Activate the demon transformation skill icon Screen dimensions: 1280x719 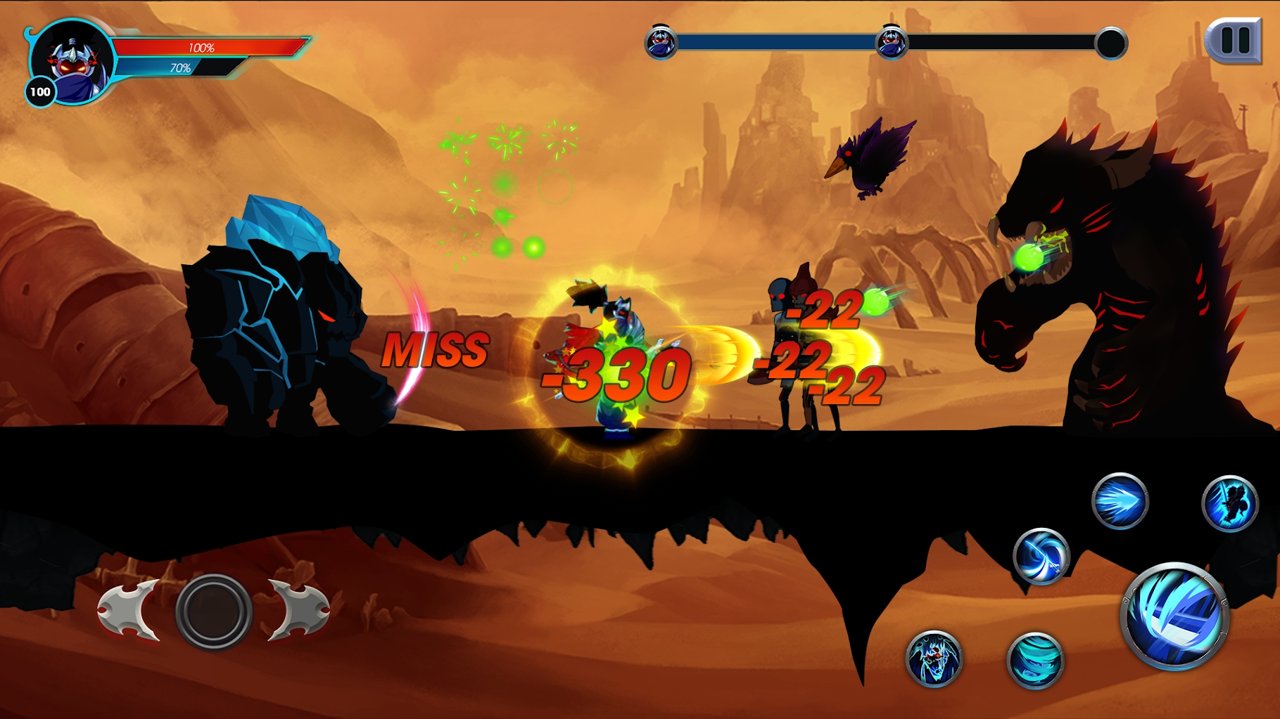tap(934, 659)
